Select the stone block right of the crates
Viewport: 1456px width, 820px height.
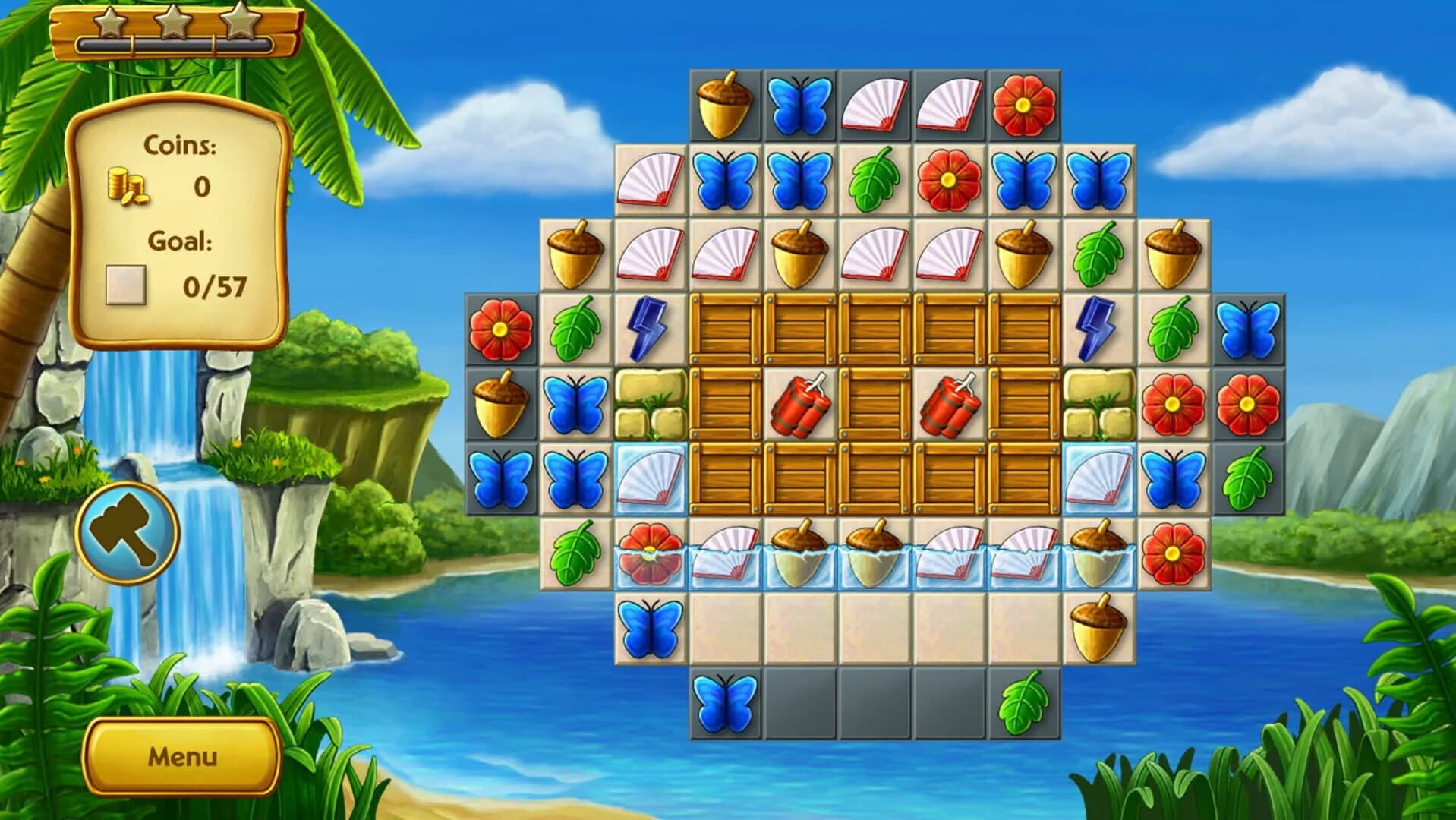1098,405
